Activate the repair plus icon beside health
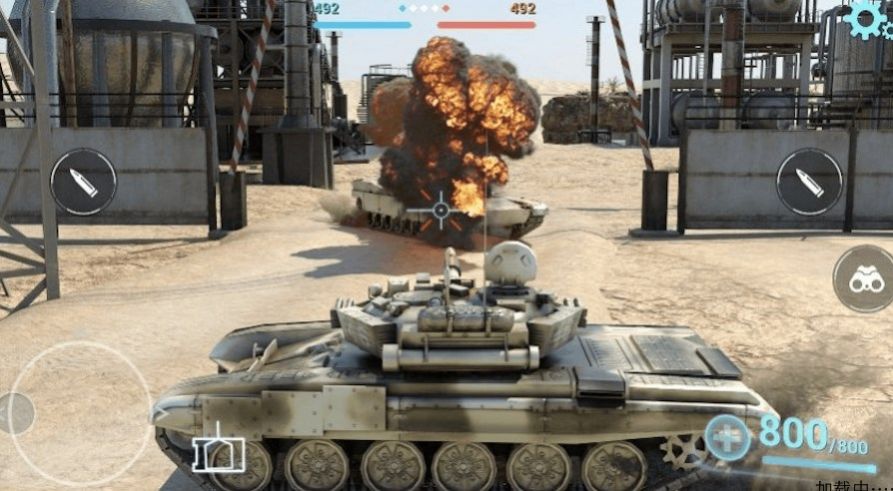This screenshot has width=893, height=491. 727,438
